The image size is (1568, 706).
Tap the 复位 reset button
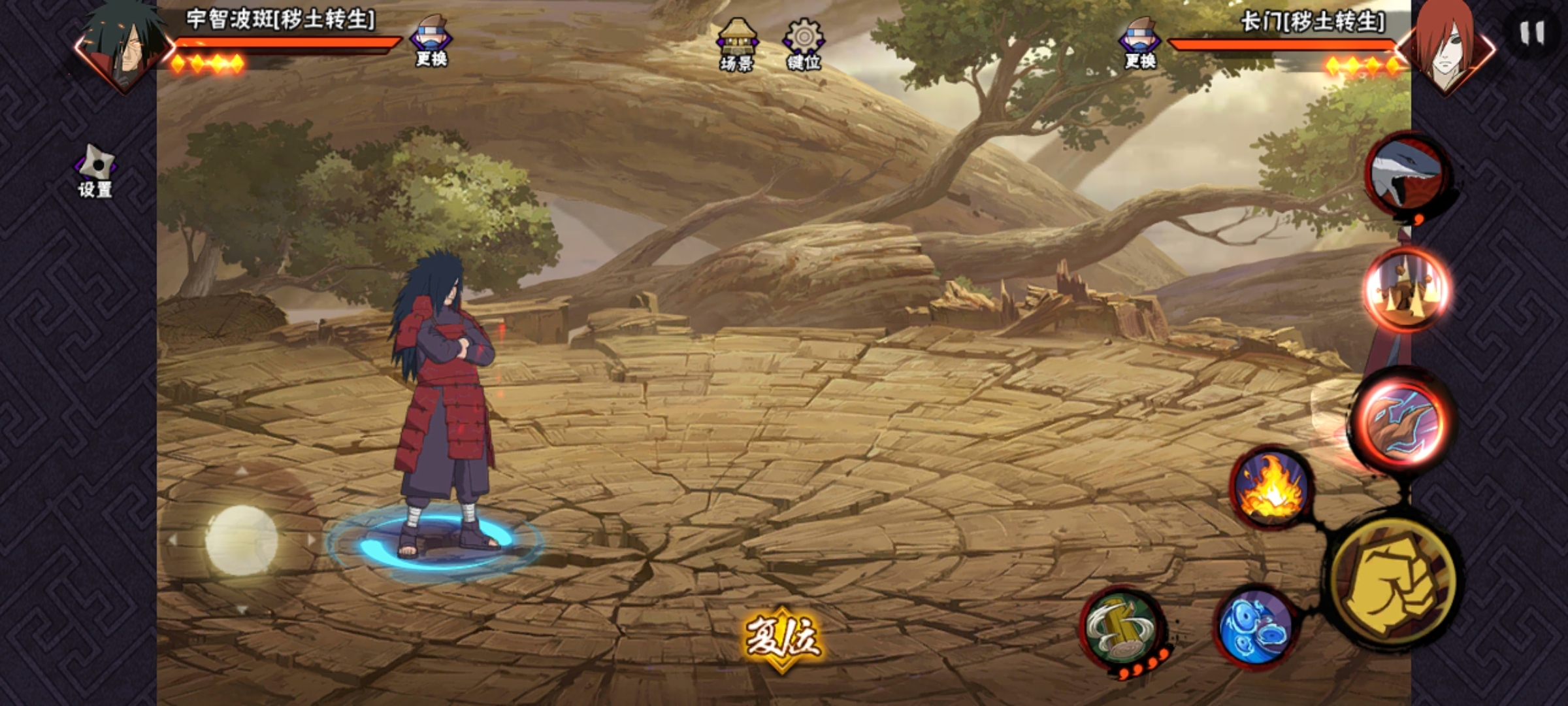[782, 637]
